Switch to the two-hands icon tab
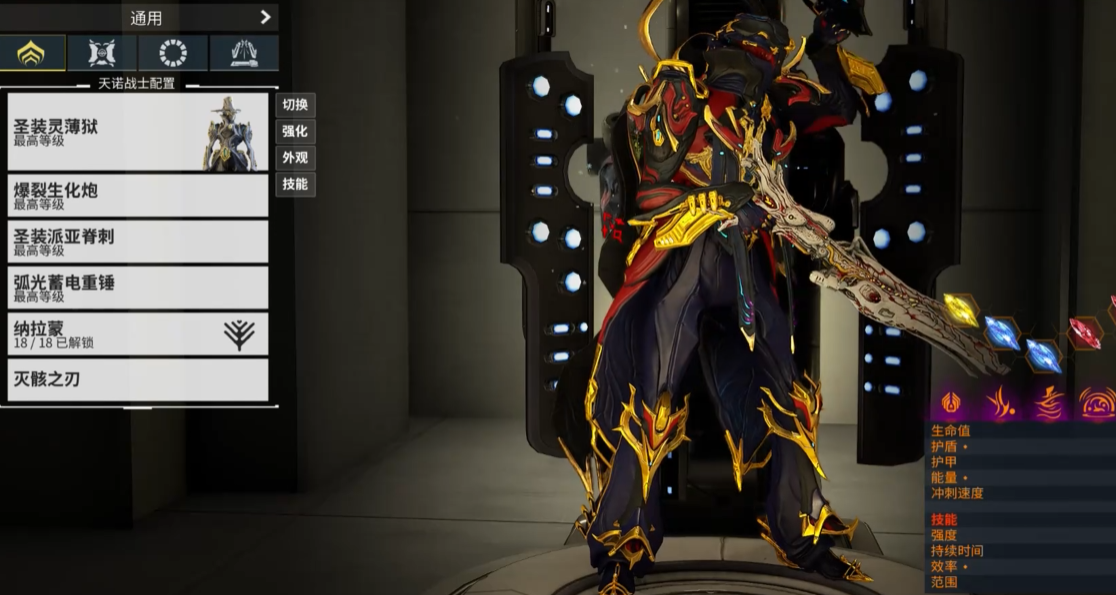Screen dimensions: 1116x595 [x=244, y=53]
